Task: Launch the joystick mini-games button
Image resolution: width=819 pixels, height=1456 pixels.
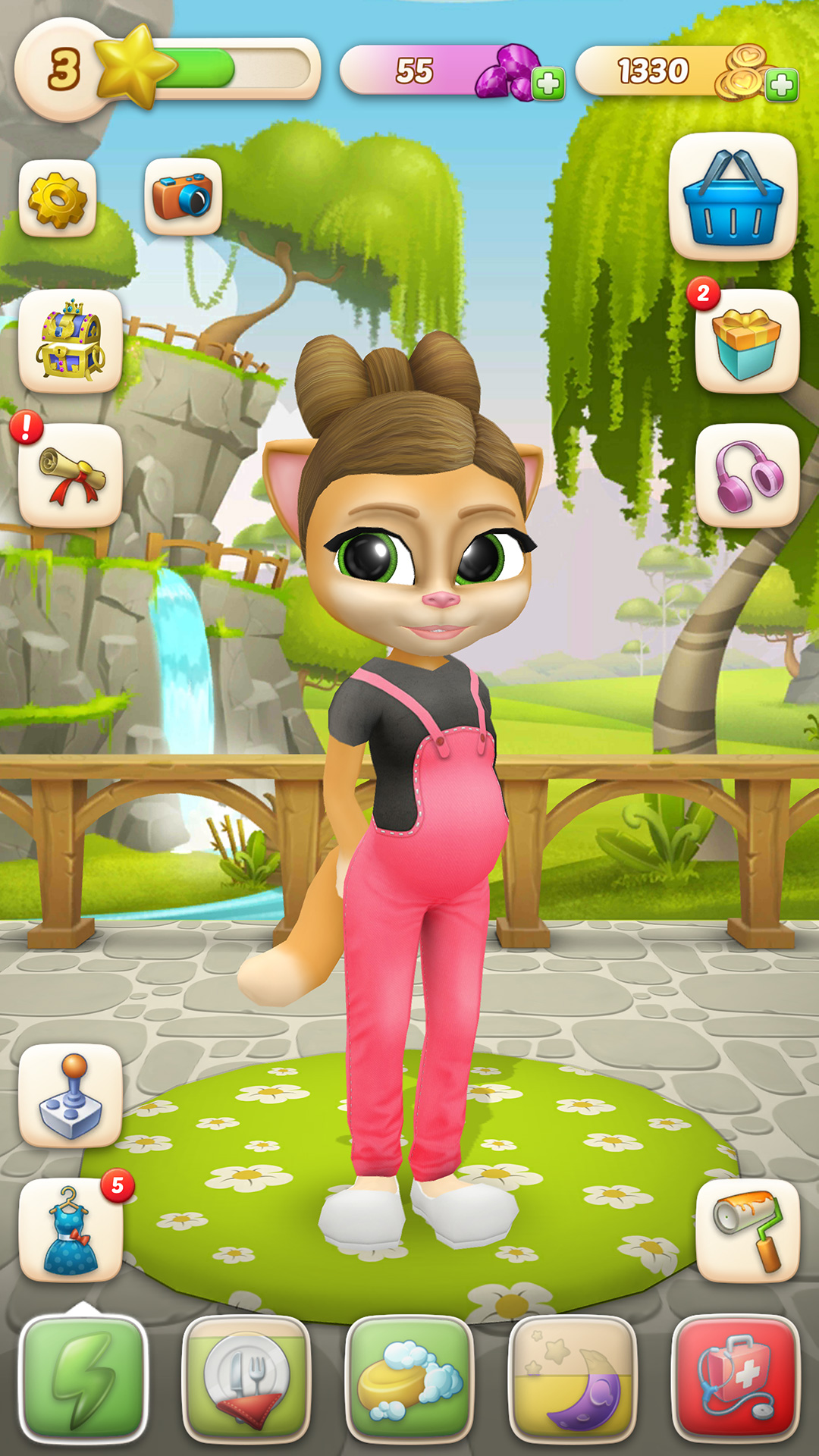Action: tap(71, 1094)
